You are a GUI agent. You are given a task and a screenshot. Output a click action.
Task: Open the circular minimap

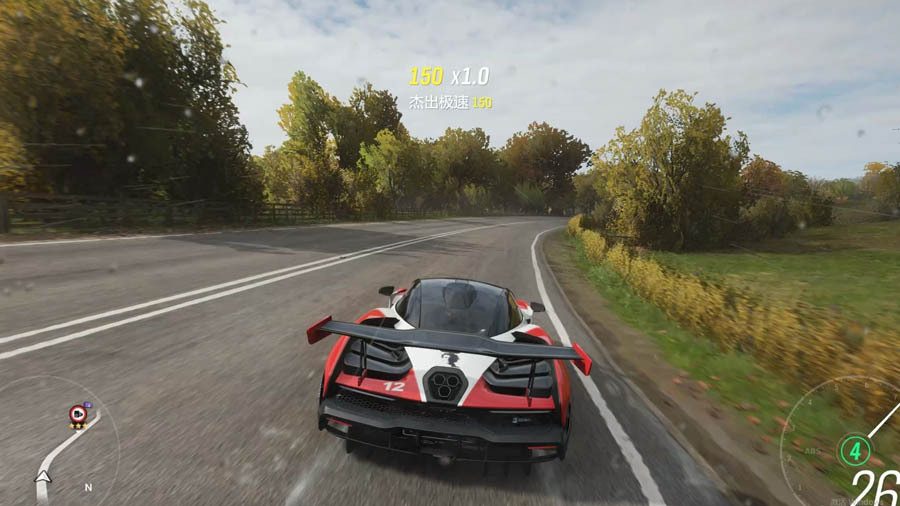(x=58, y=443)
